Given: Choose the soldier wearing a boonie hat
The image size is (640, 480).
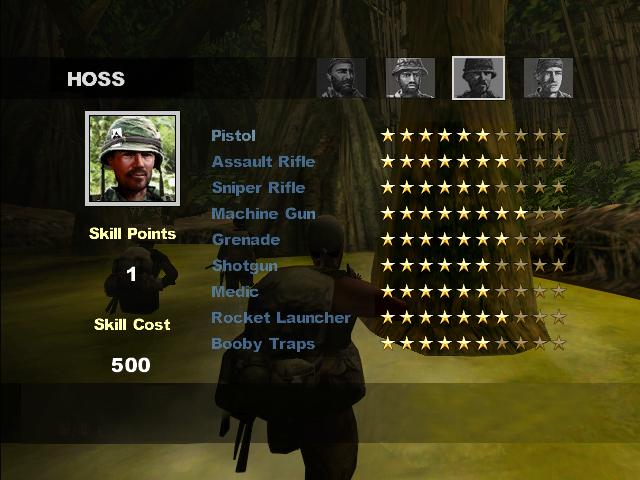Looking at the screenshot, I should tap(410, 78).
